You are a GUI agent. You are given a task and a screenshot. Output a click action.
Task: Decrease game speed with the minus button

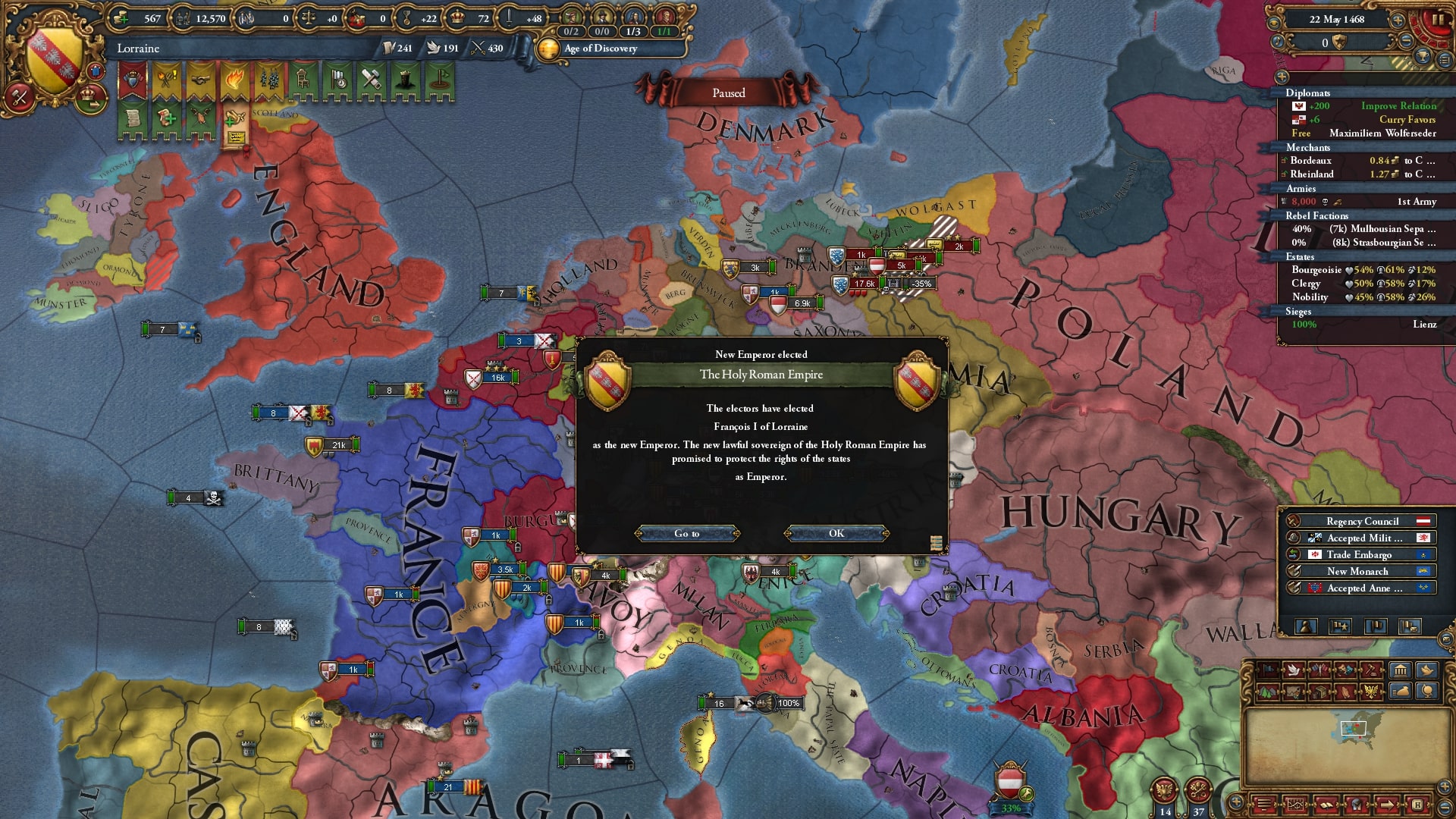[x=1405, y=41]
